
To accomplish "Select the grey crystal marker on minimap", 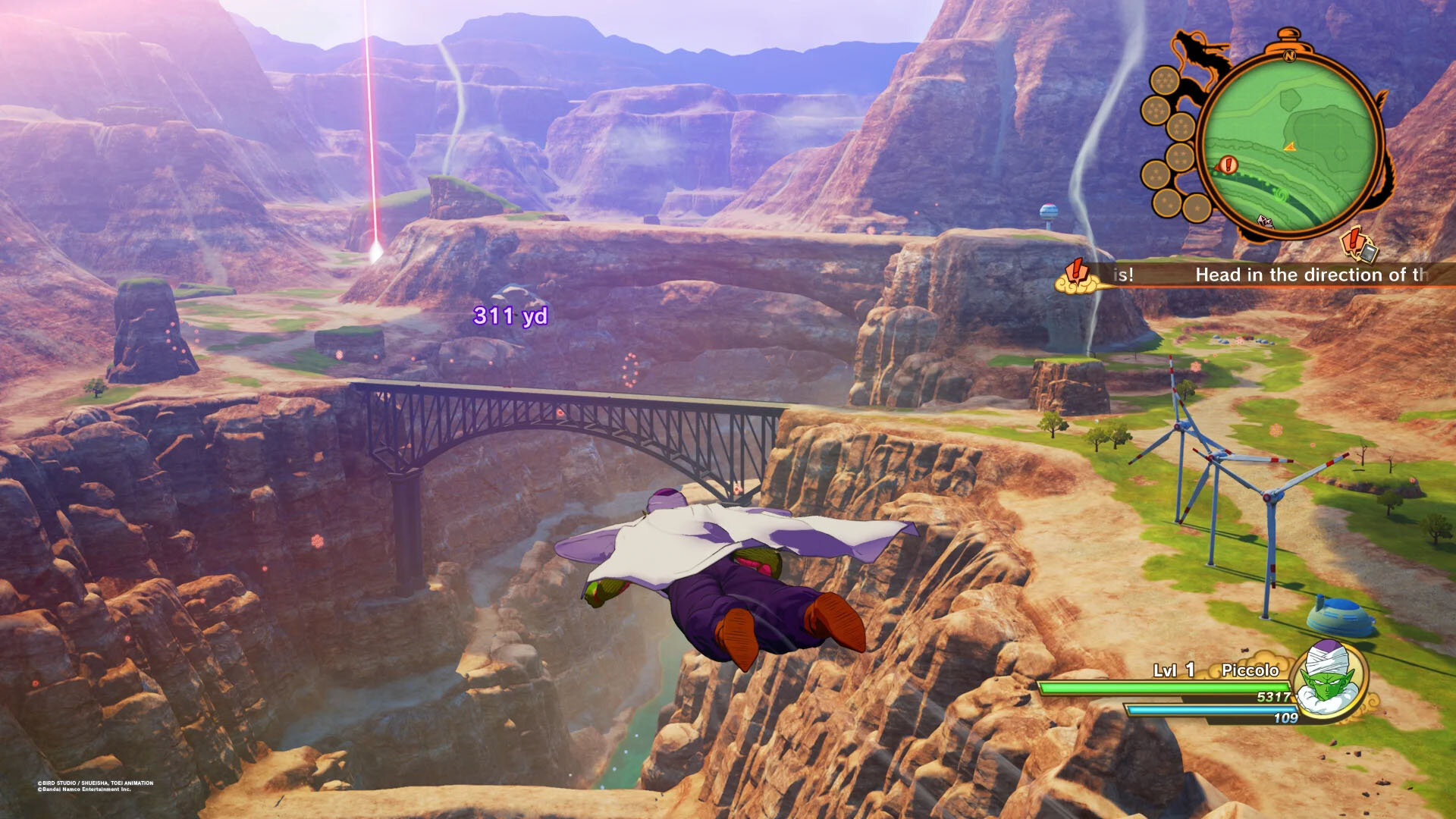I will (1264, 221).
